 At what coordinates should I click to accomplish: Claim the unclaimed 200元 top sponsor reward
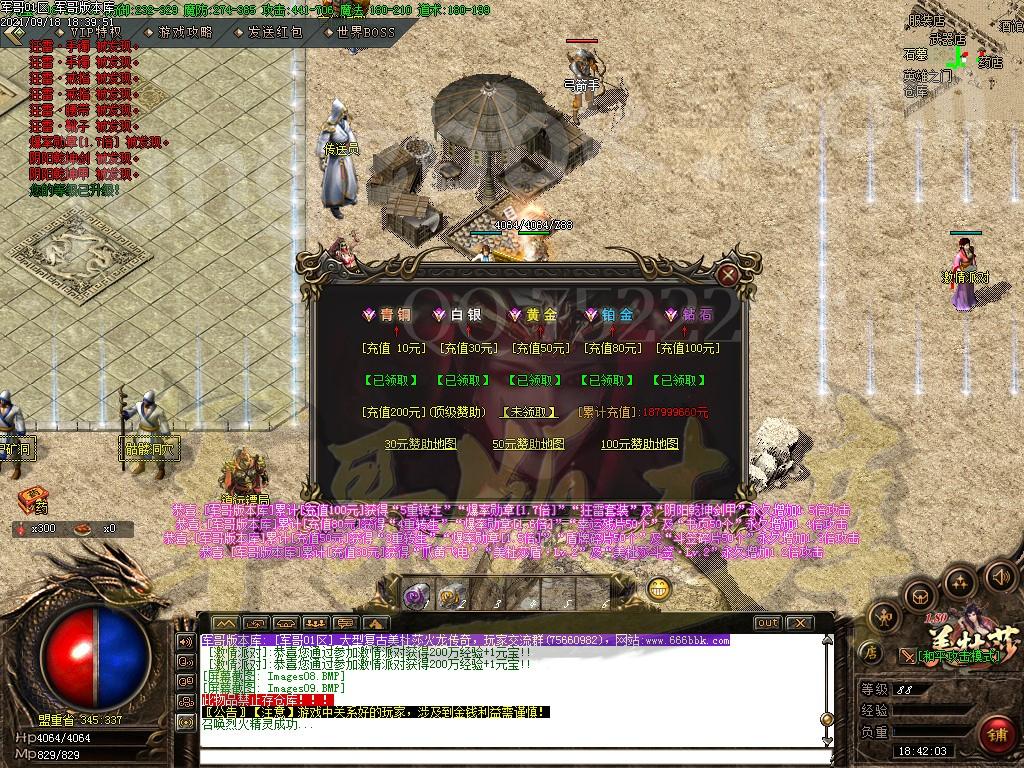(x=528, y=412)
